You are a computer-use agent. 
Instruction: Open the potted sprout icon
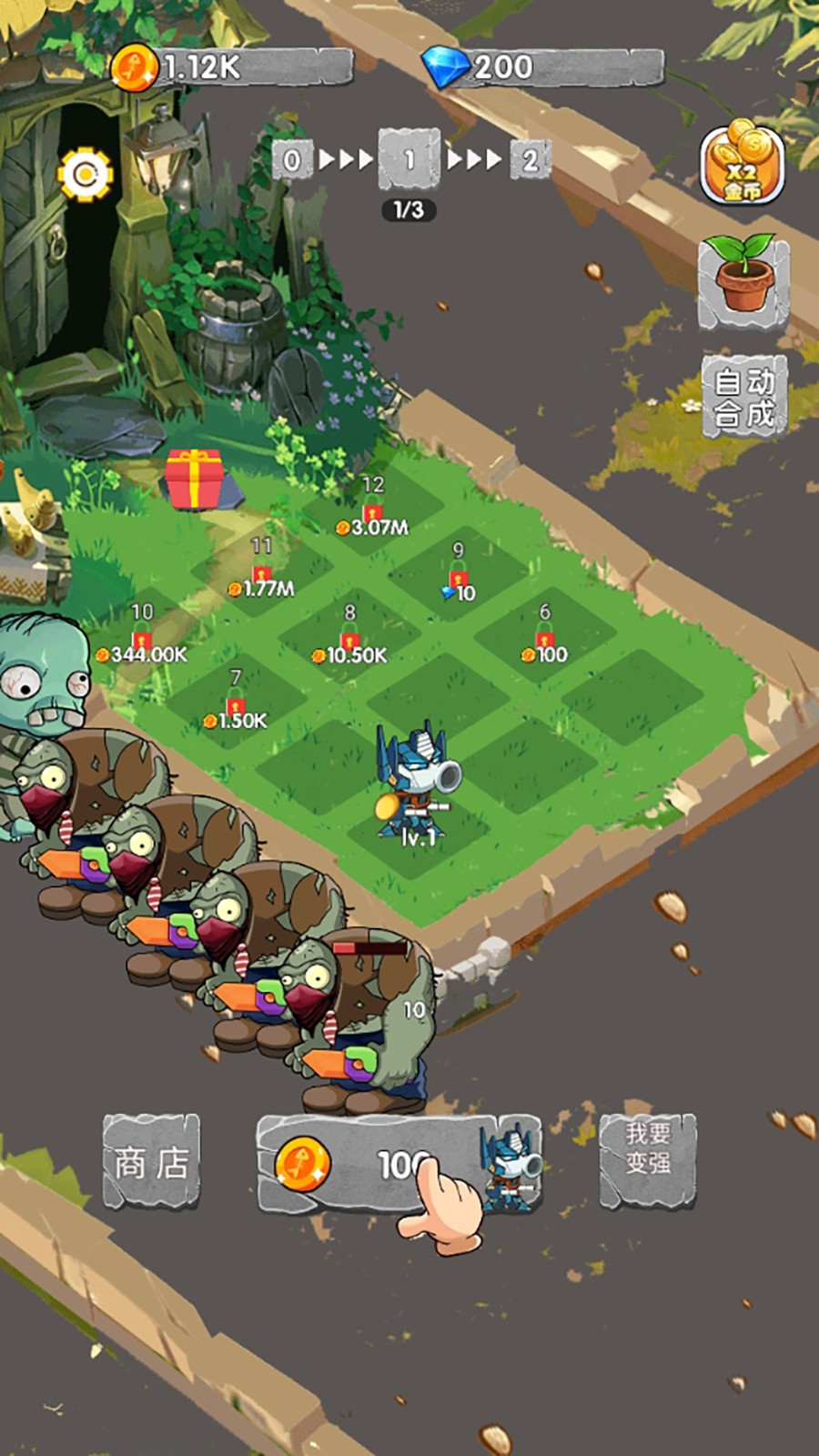click(x=743, y=280)
